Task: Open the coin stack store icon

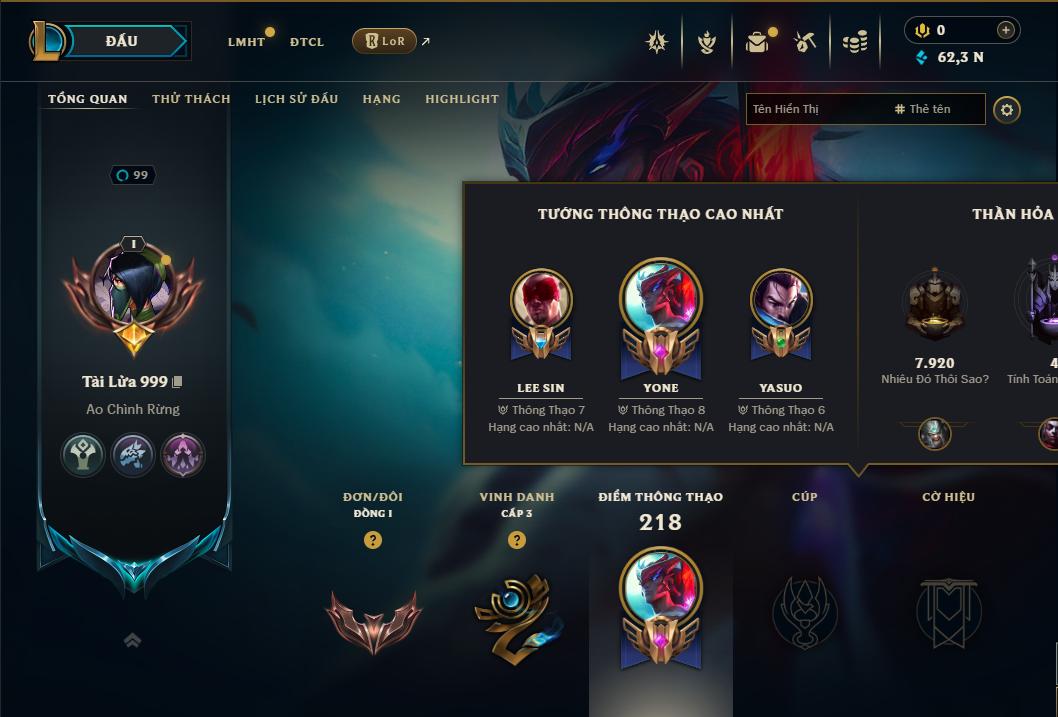Action: pyautogui.click(x=854, y=42)
